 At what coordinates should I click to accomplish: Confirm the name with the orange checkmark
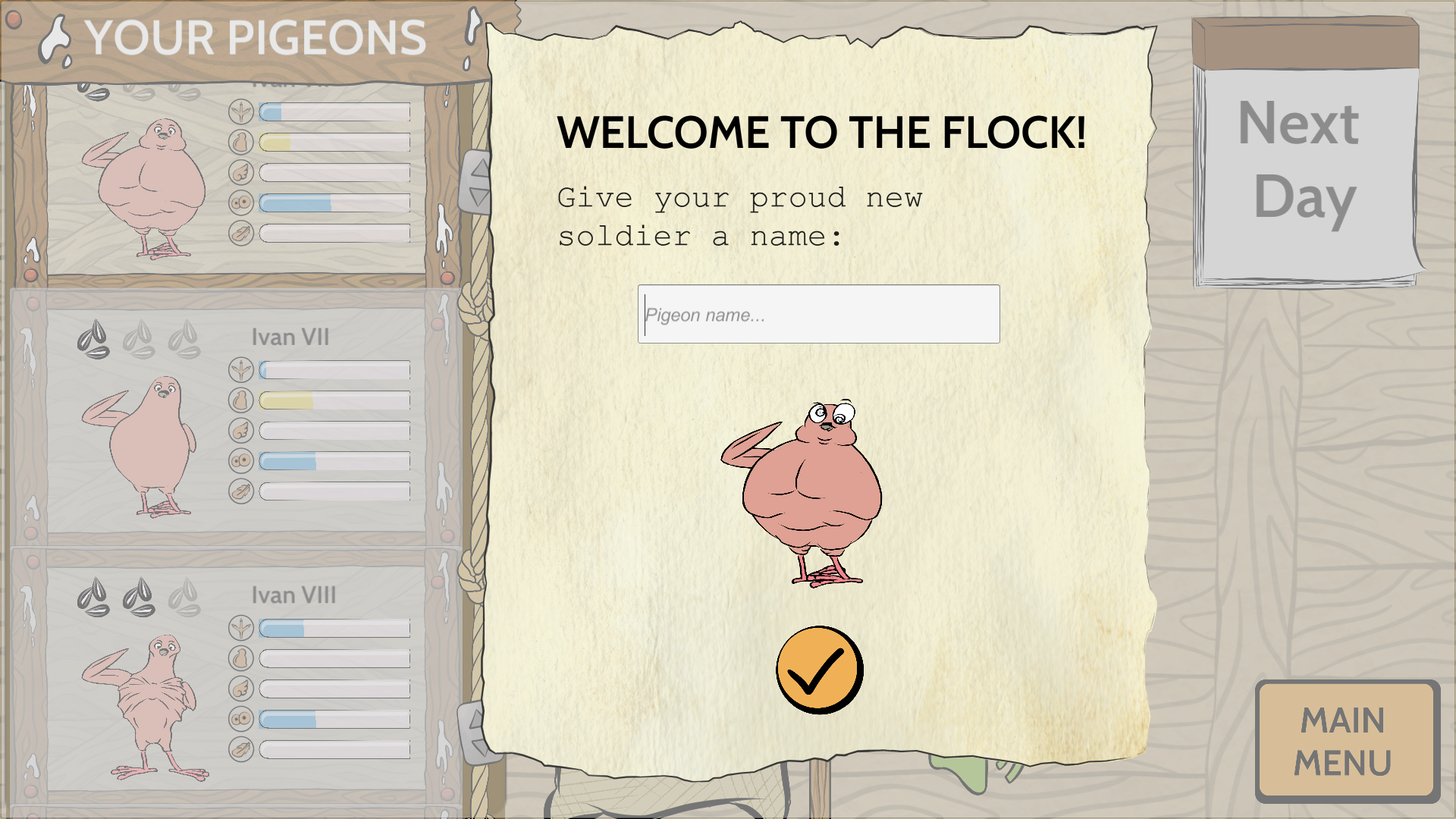pos(819,670)
